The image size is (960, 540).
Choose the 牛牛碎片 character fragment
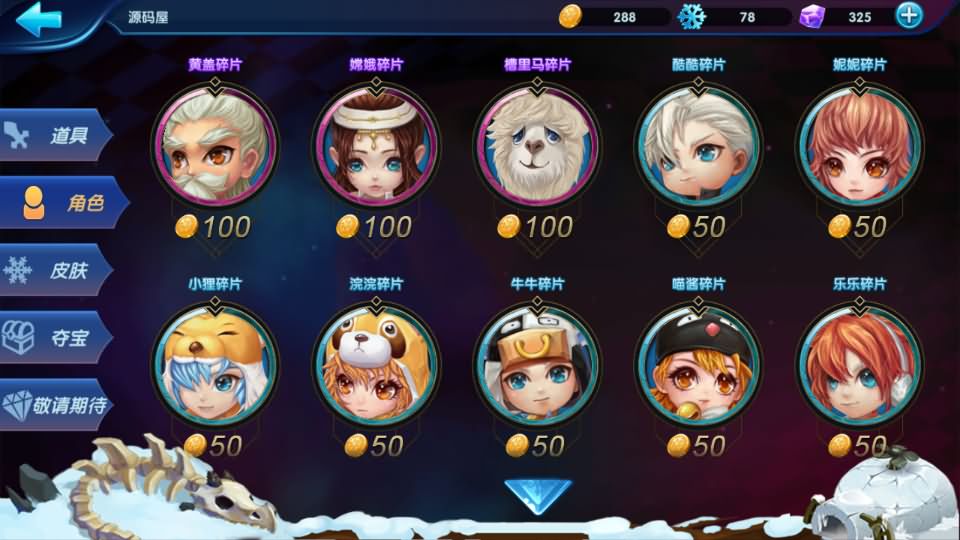pos(537,366)
